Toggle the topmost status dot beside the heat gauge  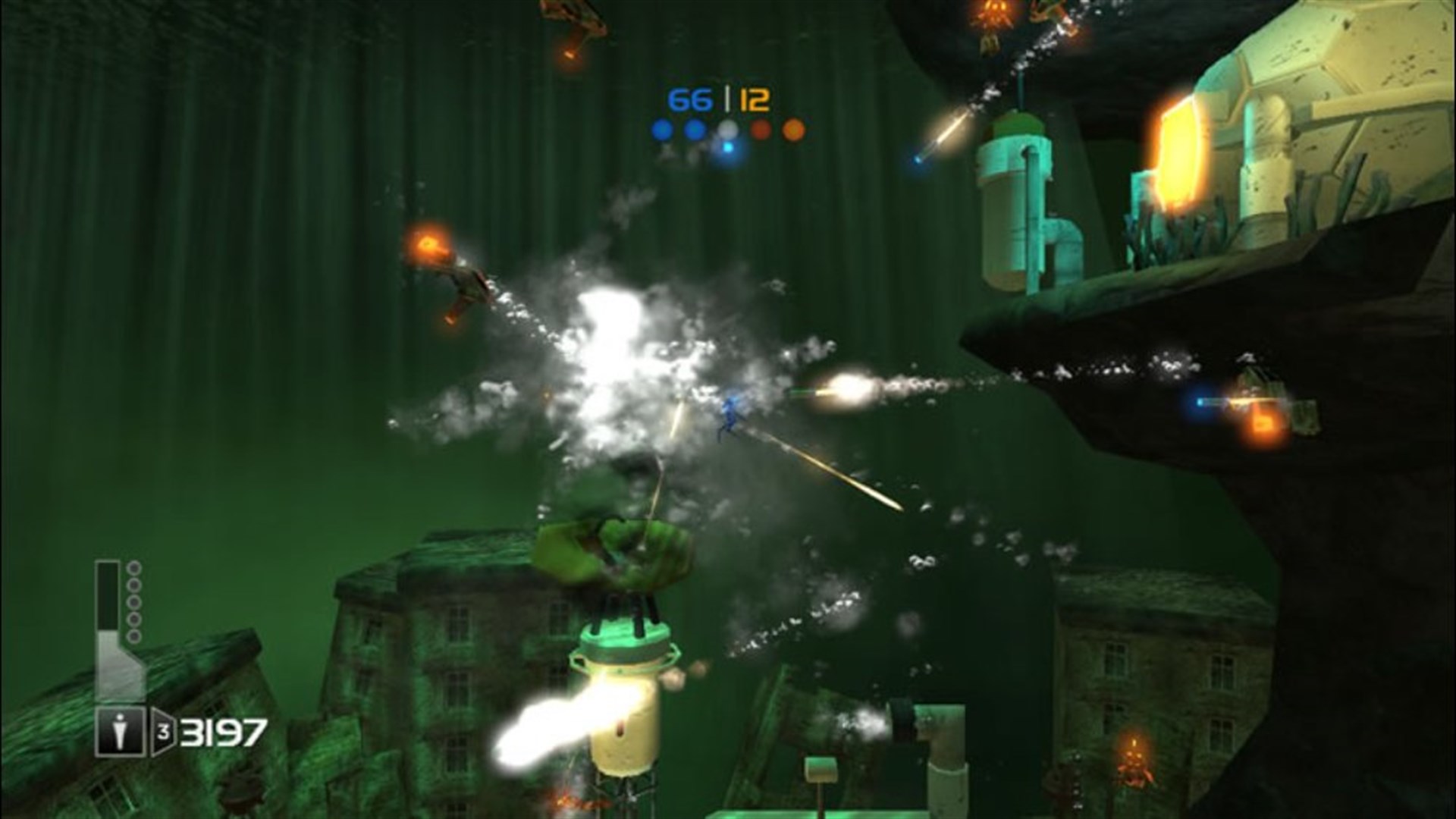(x=133, y=567)
